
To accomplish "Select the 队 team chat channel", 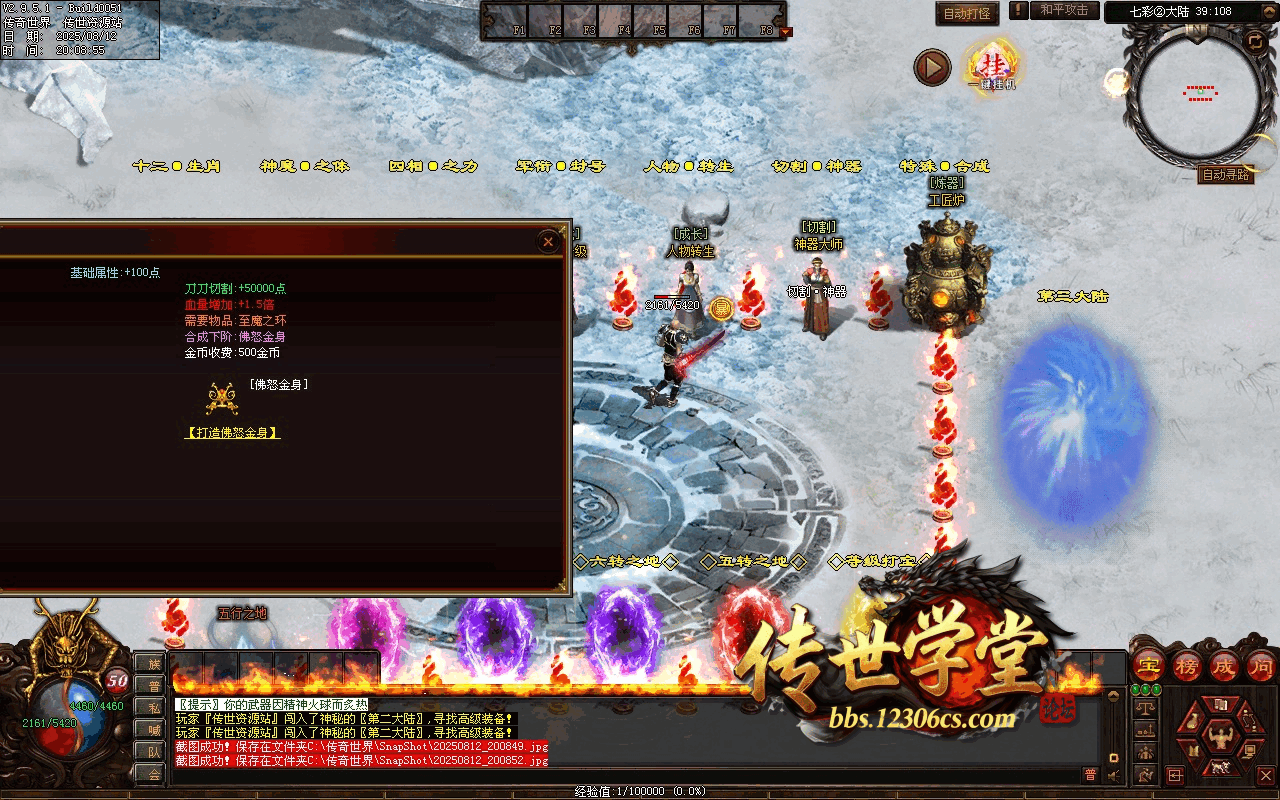I will (x=153, y=751).
